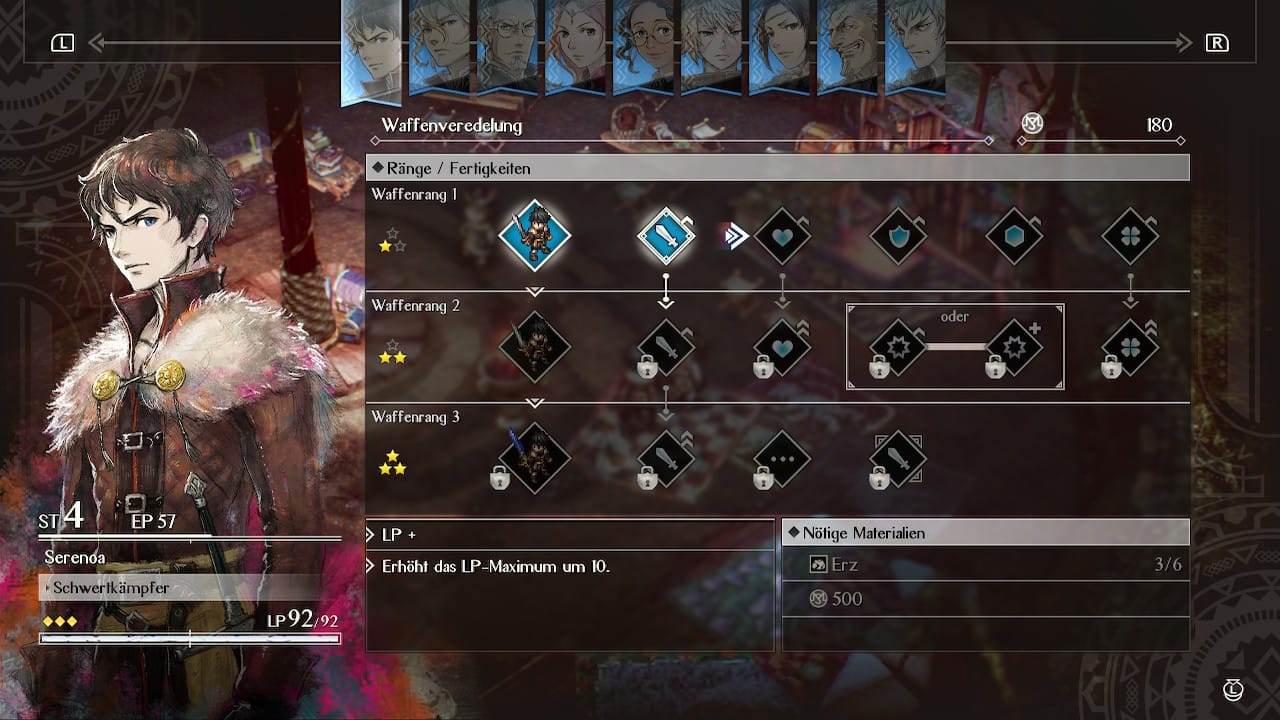Choose the locked Waffenrang 3 character icon
Viewport: 1280px width, 720px height.
pyautogui.click(x=534, y=459)
